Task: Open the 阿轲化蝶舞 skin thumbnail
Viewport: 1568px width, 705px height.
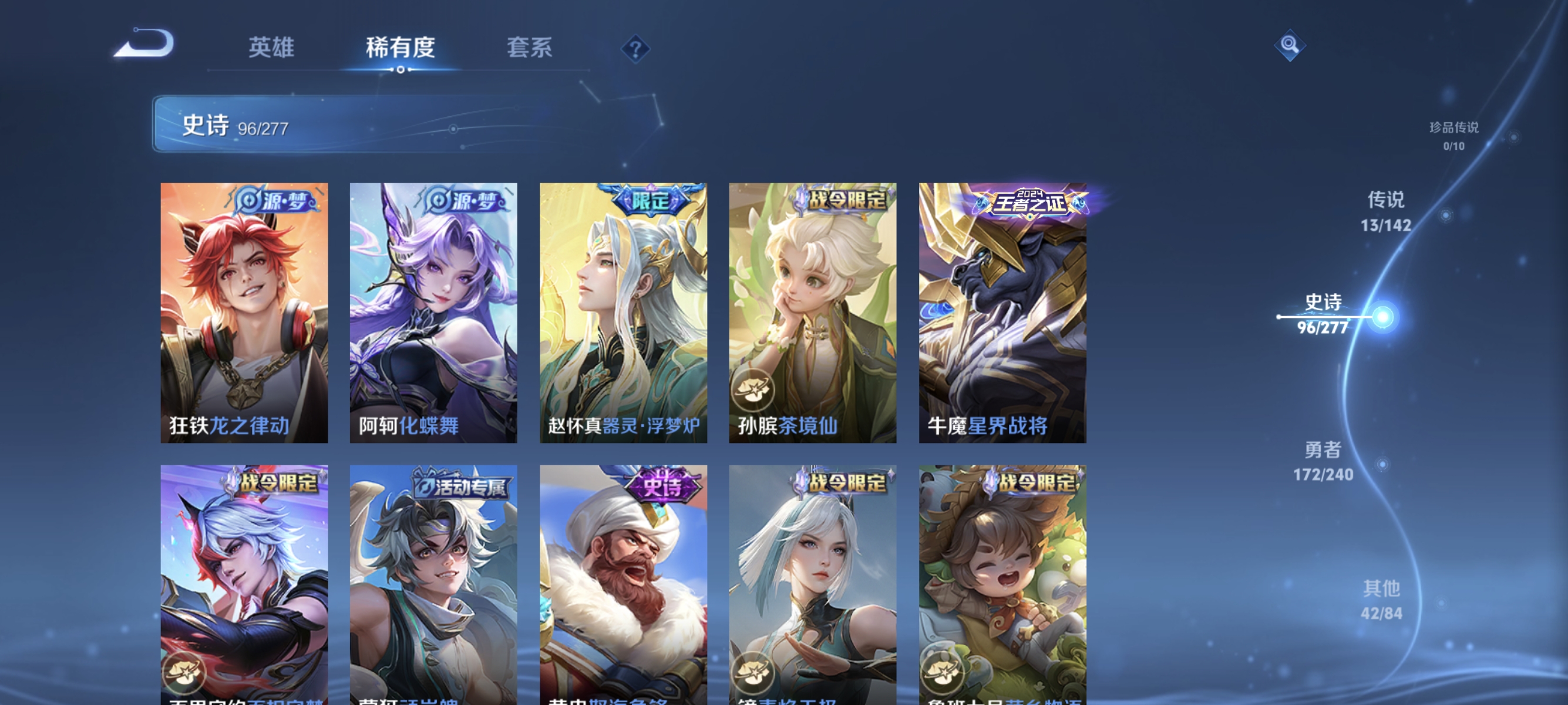Action: 434,314
